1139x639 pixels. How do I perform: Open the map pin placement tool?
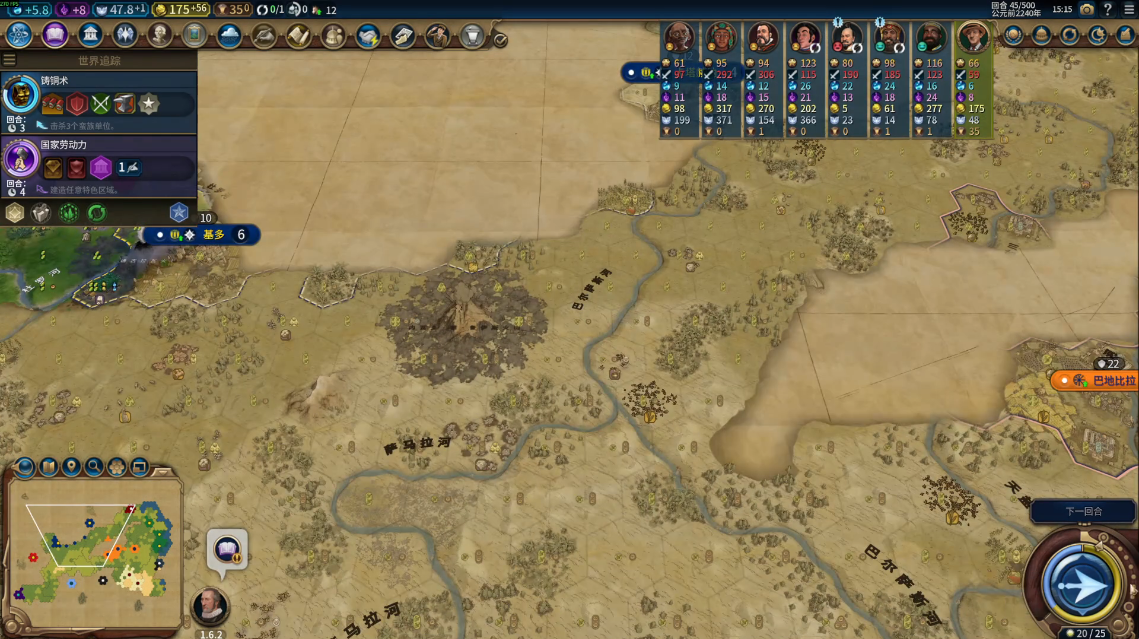[x=71, y=466]
